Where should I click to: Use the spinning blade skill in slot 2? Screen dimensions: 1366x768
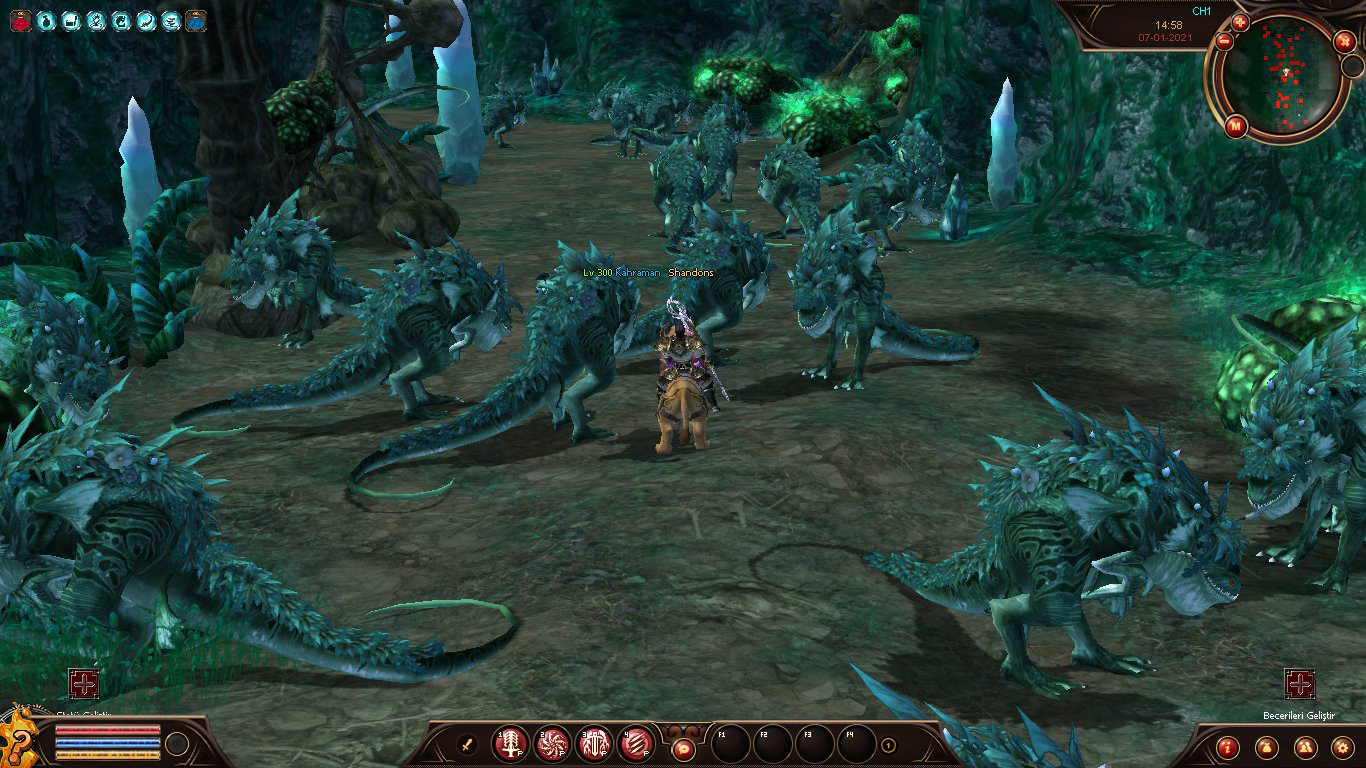tap(552, 744)
